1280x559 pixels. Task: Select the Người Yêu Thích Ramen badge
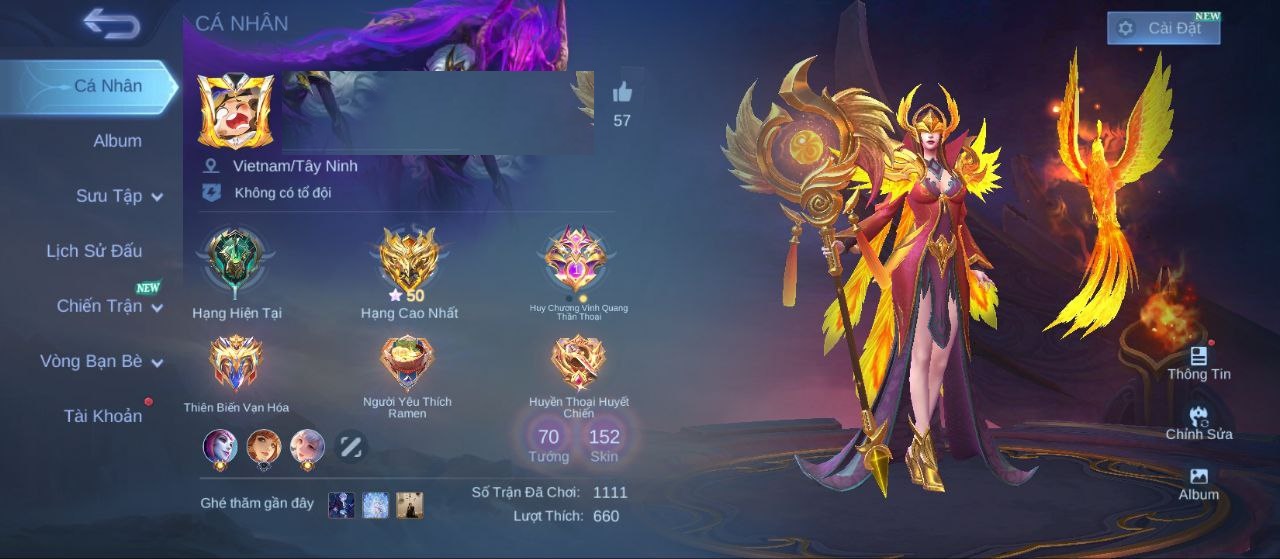[407, 363]
